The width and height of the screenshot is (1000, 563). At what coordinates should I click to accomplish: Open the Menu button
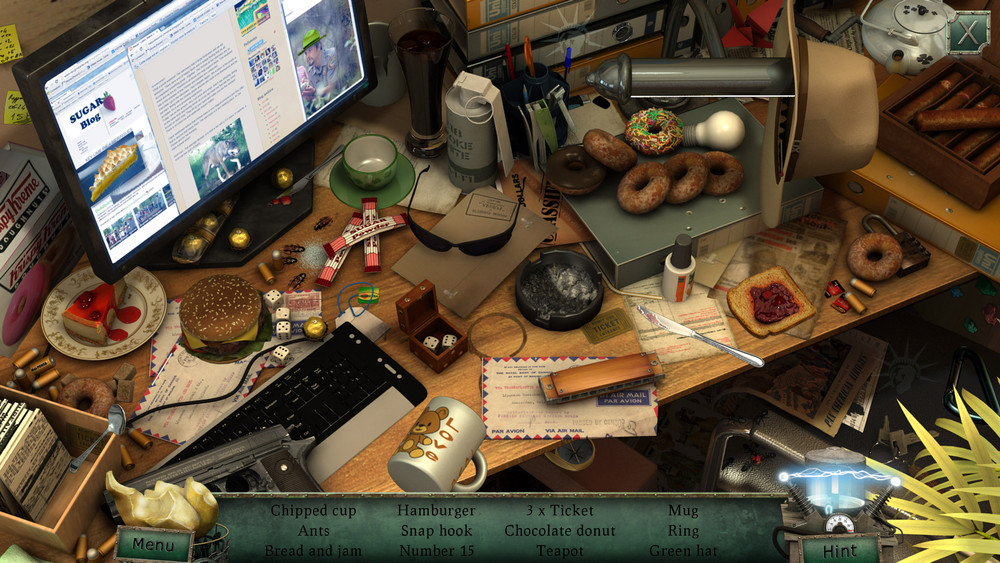(153, 546)
